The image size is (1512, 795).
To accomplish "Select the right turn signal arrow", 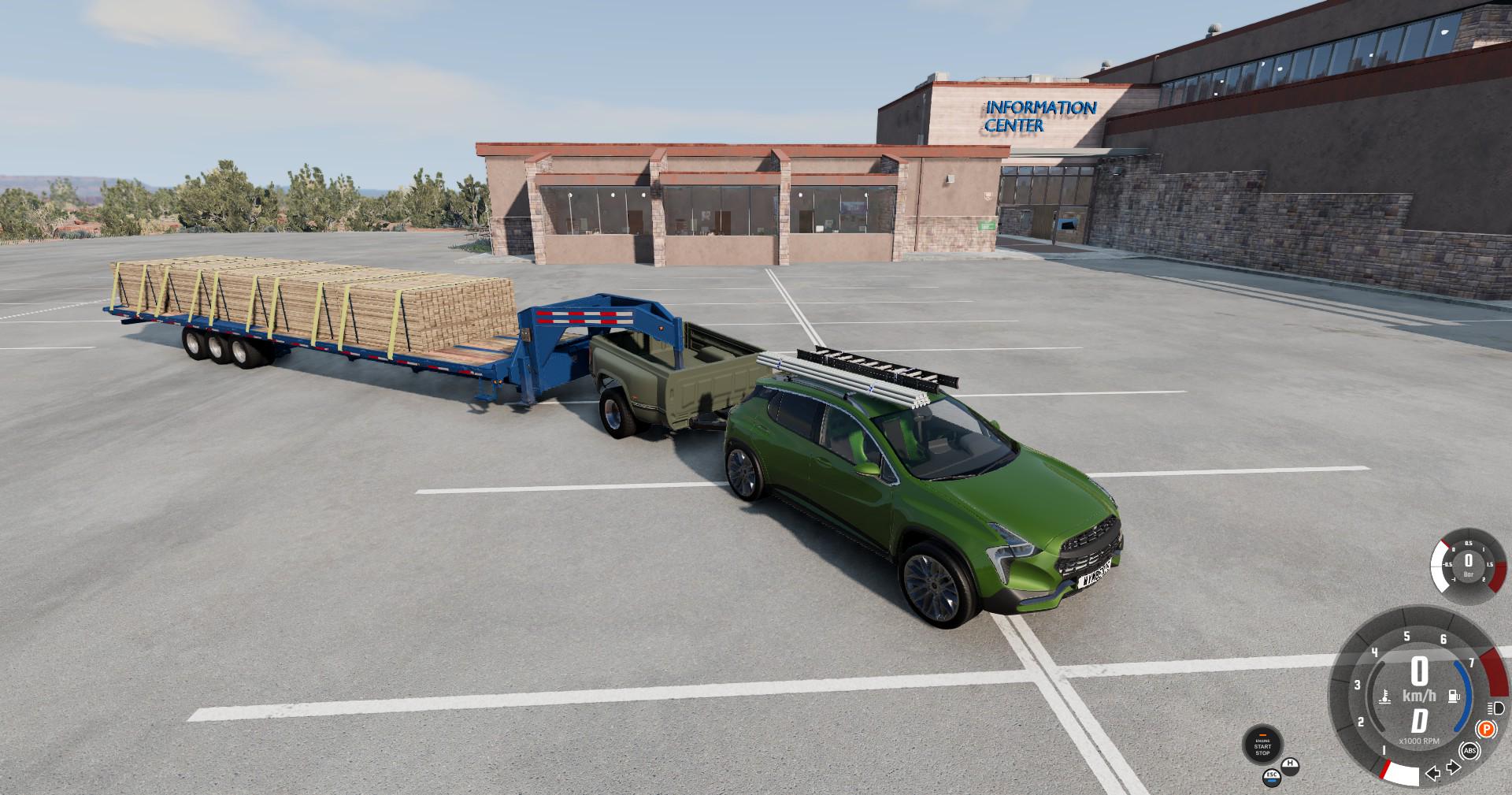I will (1452, 767).
